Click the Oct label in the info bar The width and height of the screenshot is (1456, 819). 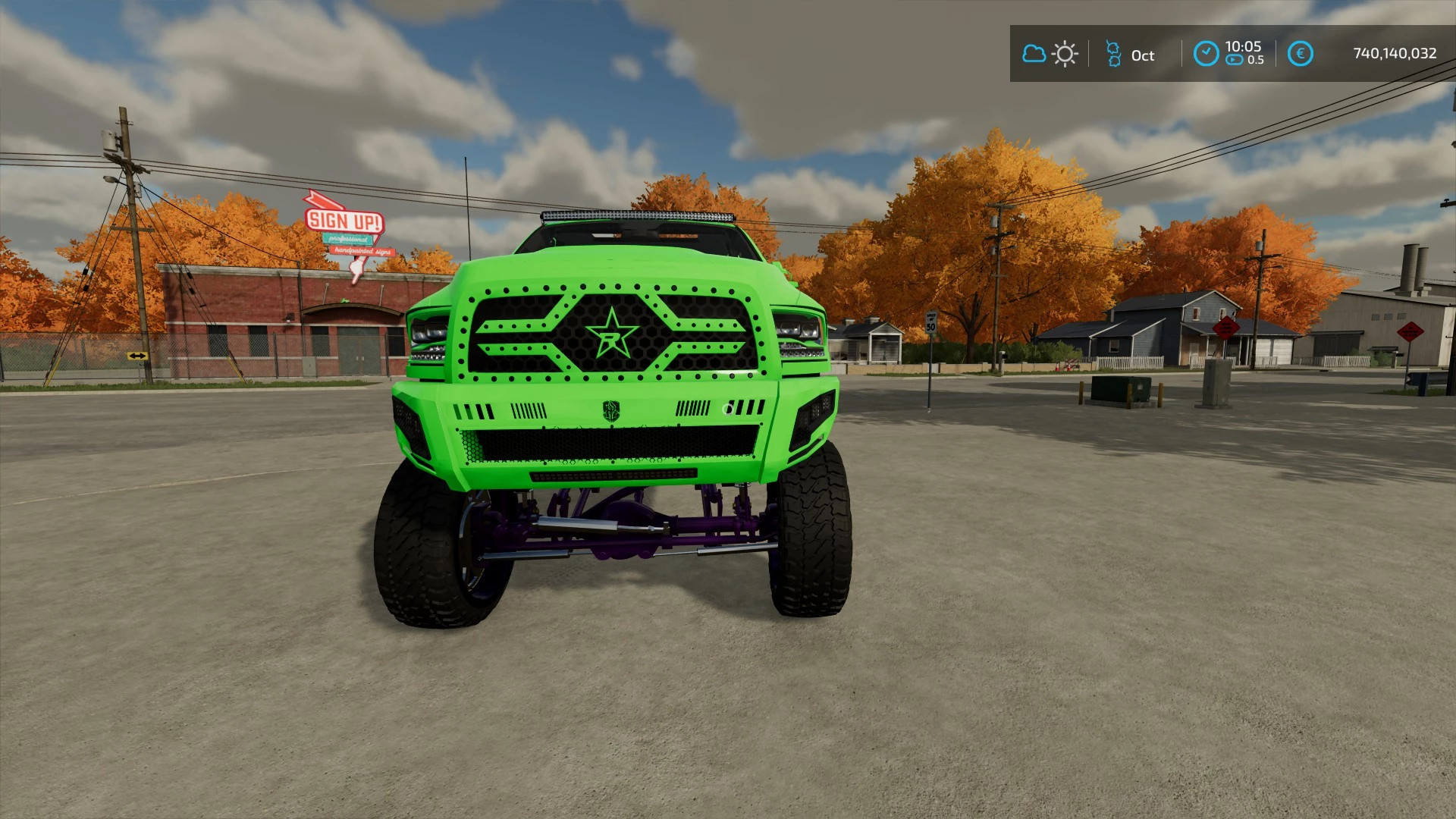tap(1143, 55)
